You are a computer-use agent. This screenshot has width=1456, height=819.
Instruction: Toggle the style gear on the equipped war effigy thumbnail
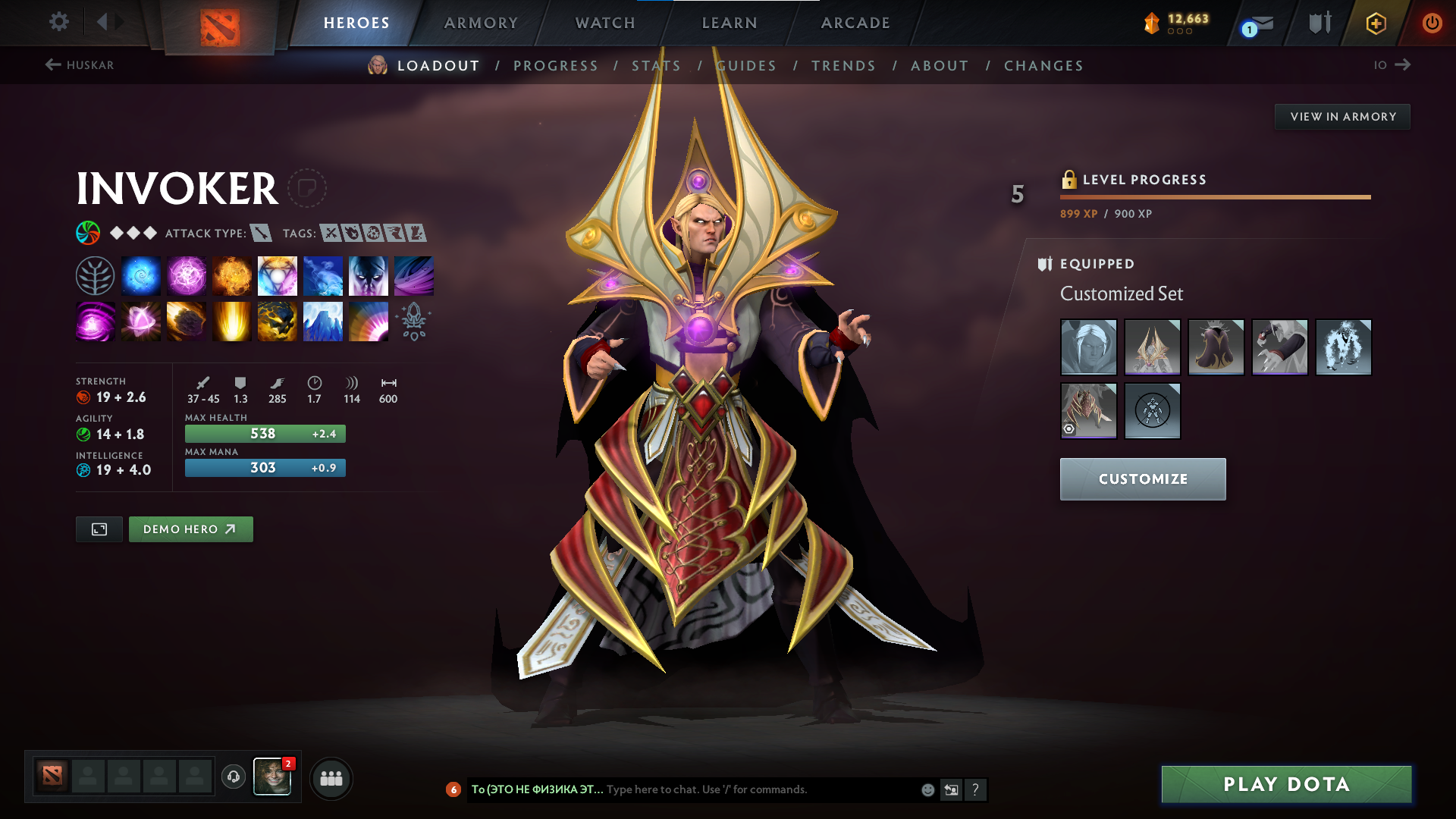pyautogui.click(x=1069, y=430)
